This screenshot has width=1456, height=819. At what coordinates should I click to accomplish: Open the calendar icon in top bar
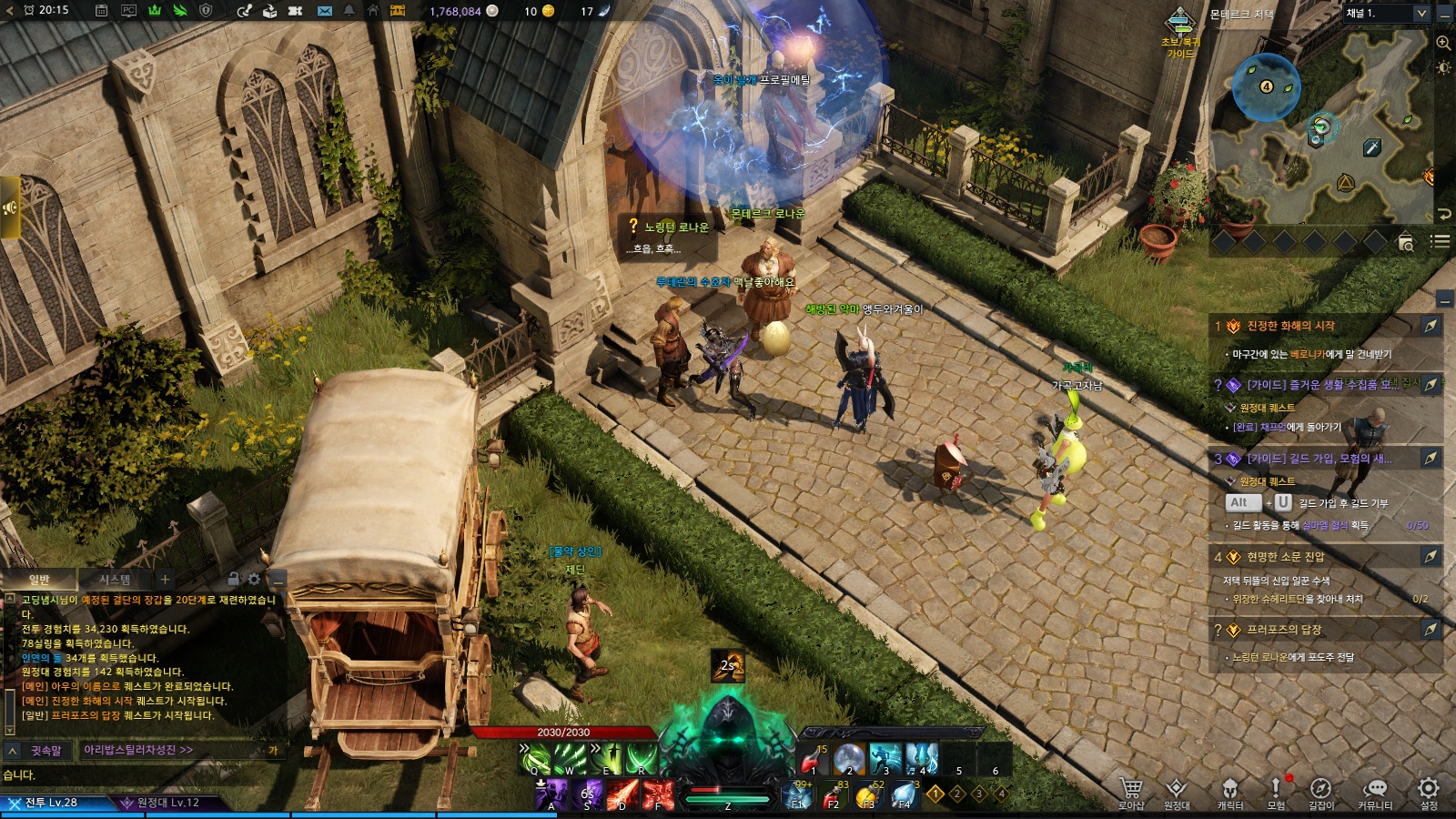(x=101, y=11)
